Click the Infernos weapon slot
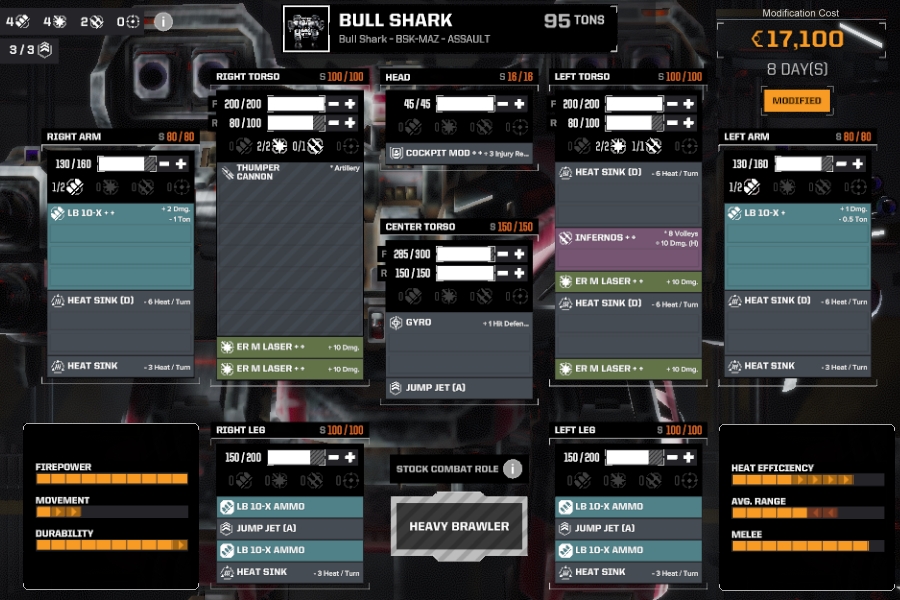 point(627,238)
